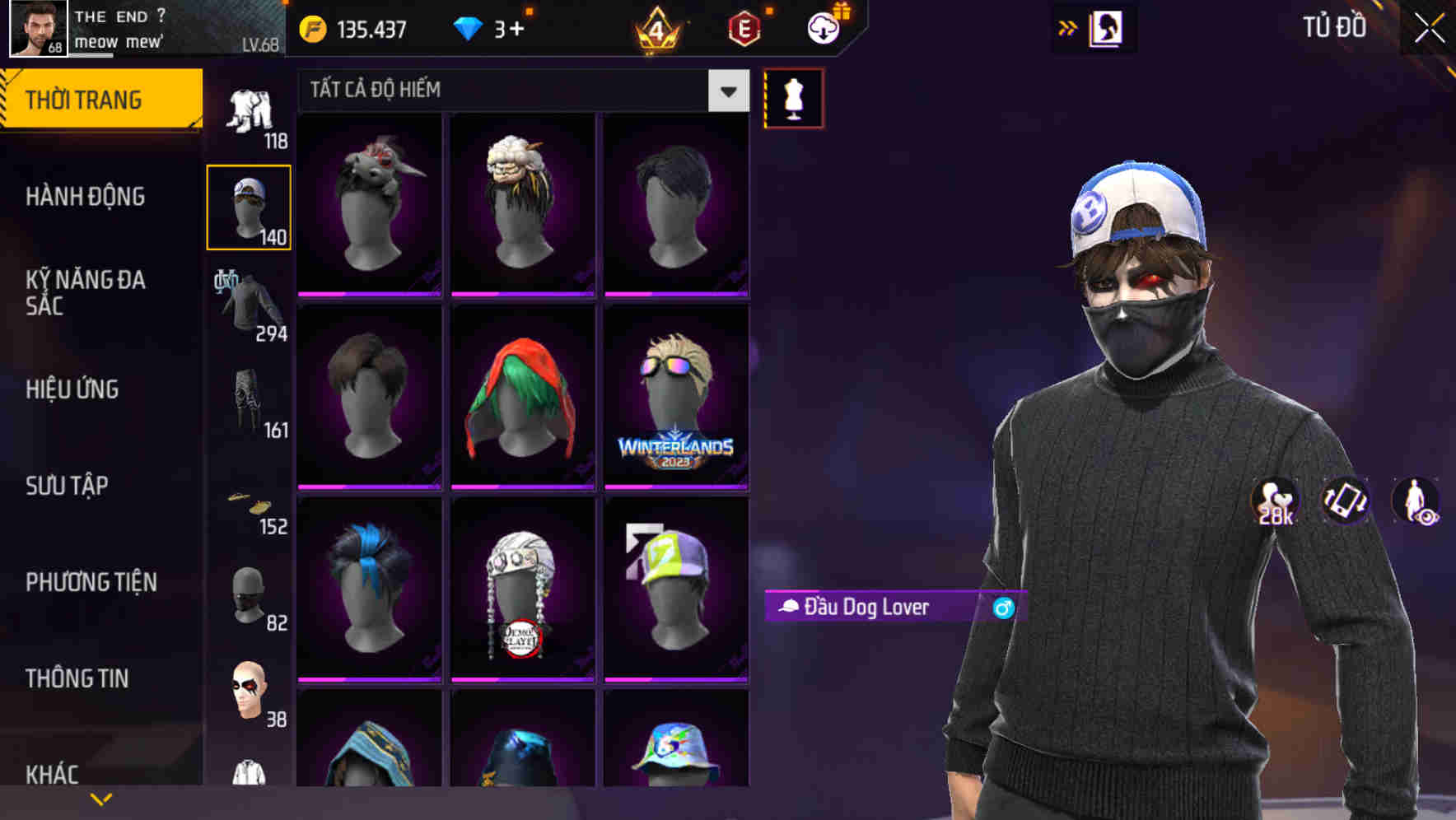
Task: Switch to the HÀNH ĐỘNG tab
Action: [86, 197]
